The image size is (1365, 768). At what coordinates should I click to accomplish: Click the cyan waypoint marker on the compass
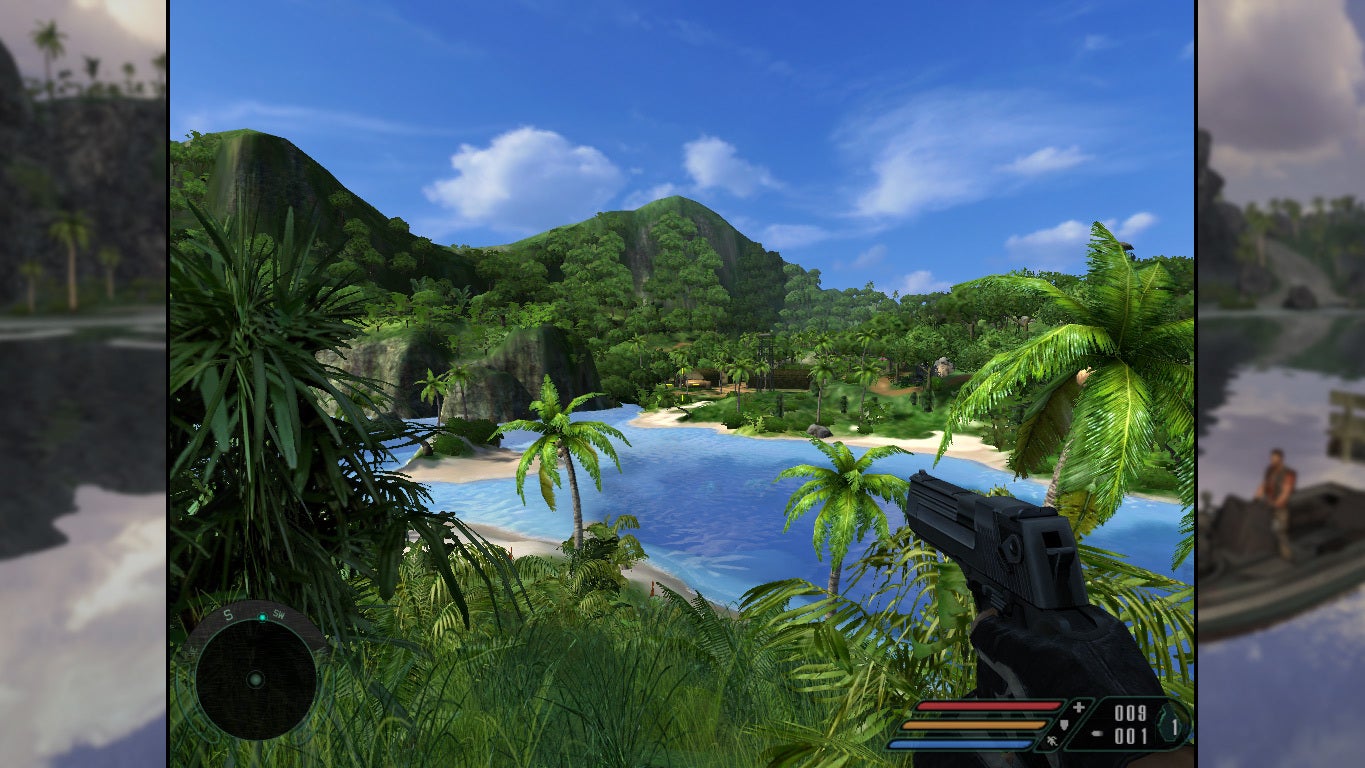coord(262,617)
